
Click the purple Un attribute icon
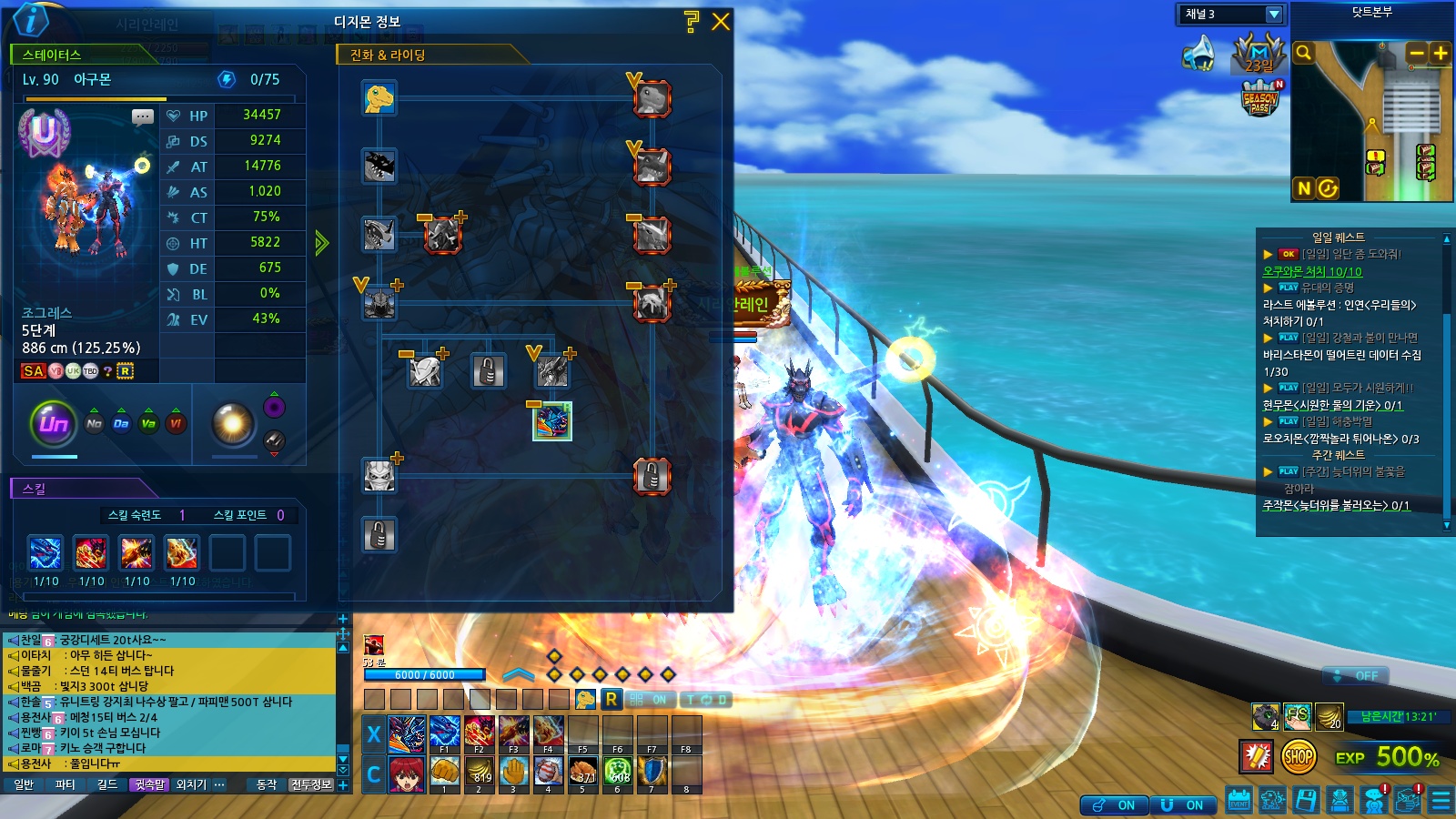tap(54, 423)
